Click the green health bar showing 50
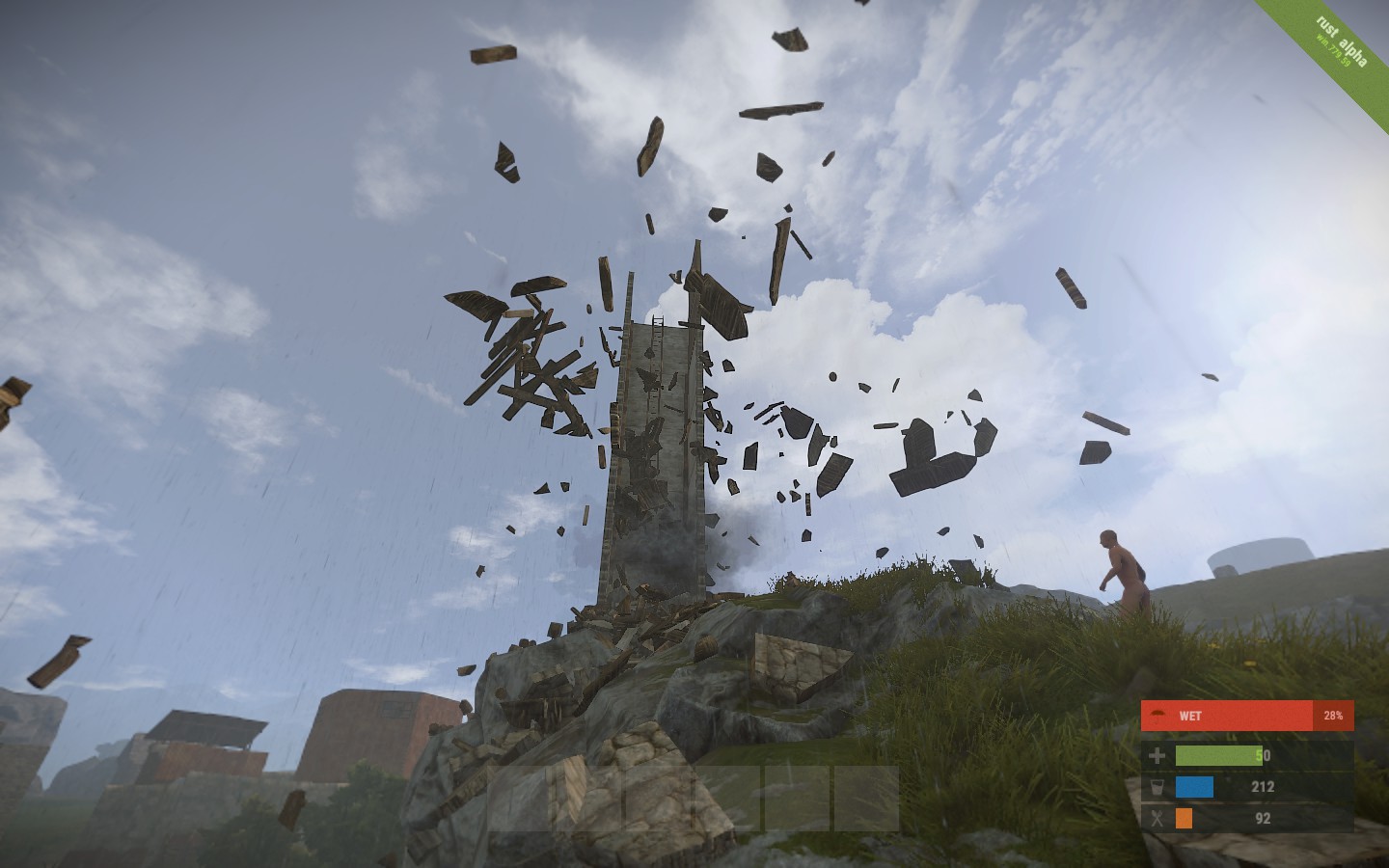 tap(1218, 756)
